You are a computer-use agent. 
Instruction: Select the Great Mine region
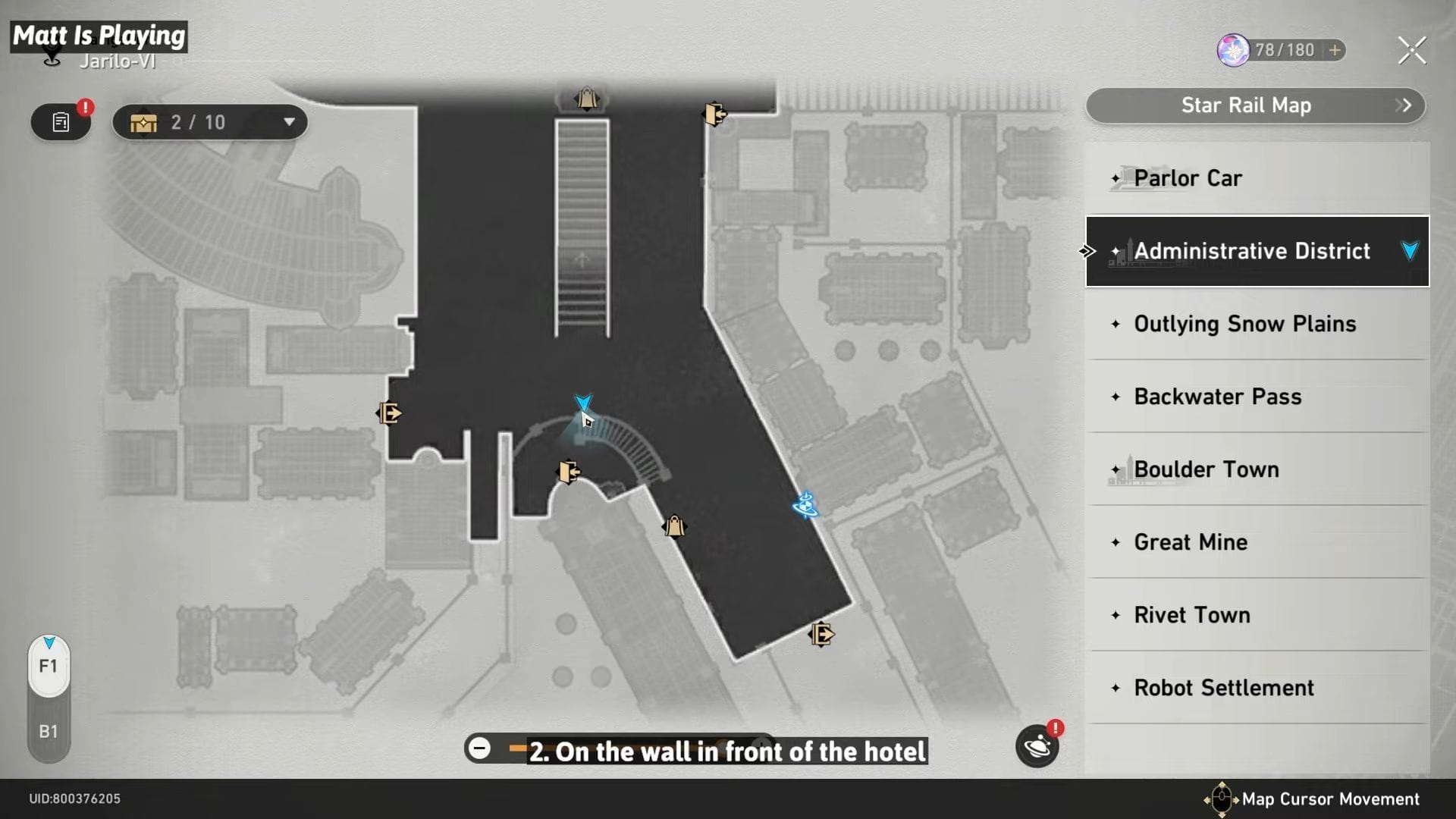point(1189,541)
